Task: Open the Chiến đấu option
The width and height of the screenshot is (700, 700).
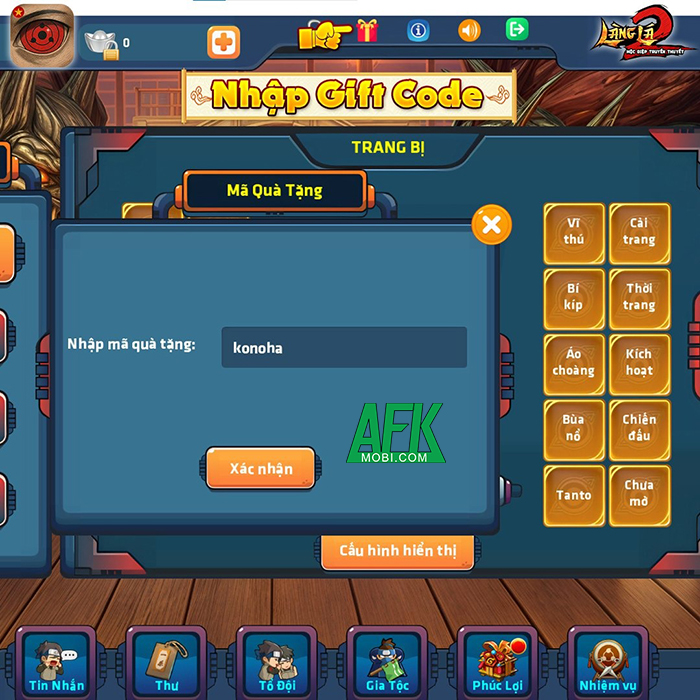Action: (x=639, y=428)
